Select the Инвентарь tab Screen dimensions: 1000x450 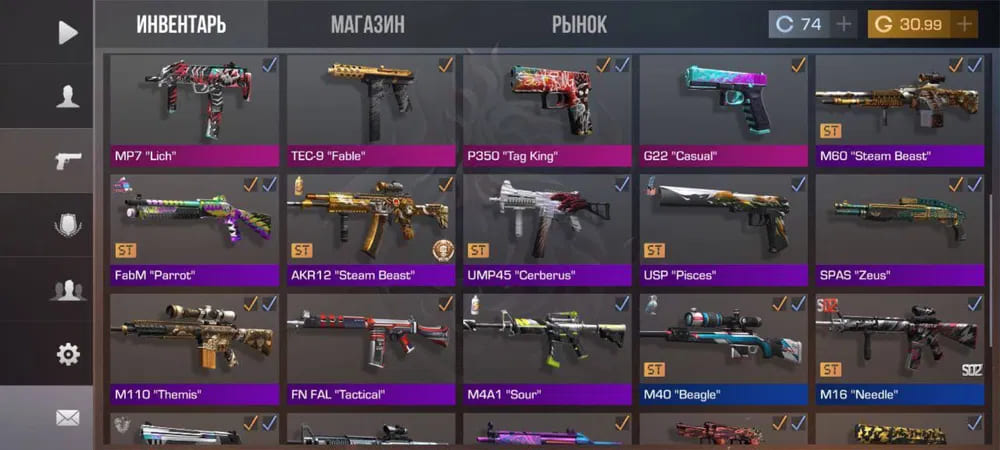tap(181, 24)
